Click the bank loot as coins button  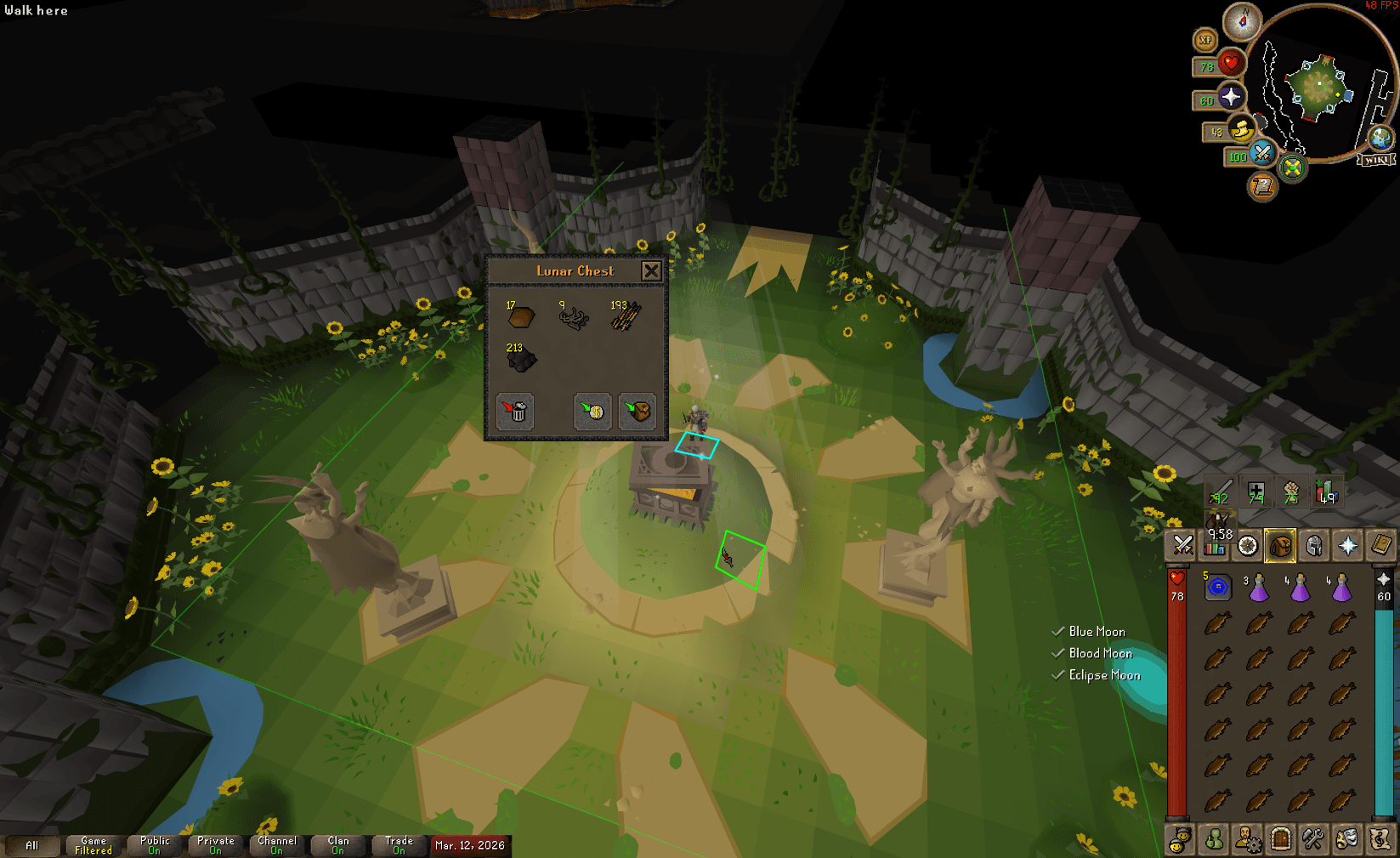tap(592, 412)
